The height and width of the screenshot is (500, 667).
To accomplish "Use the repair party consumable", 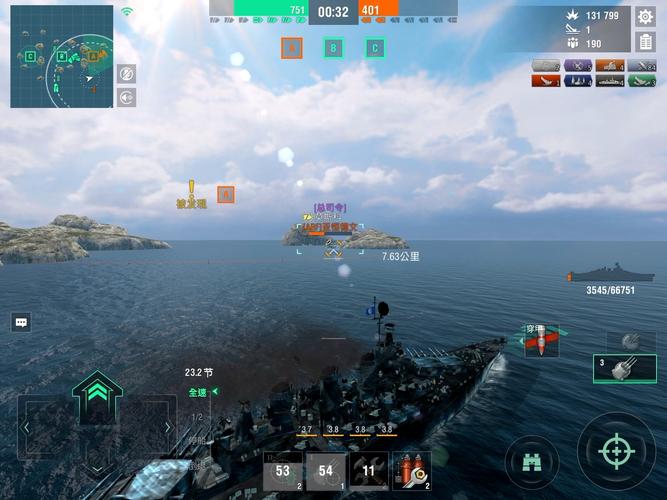I will (x=411, y=470).
